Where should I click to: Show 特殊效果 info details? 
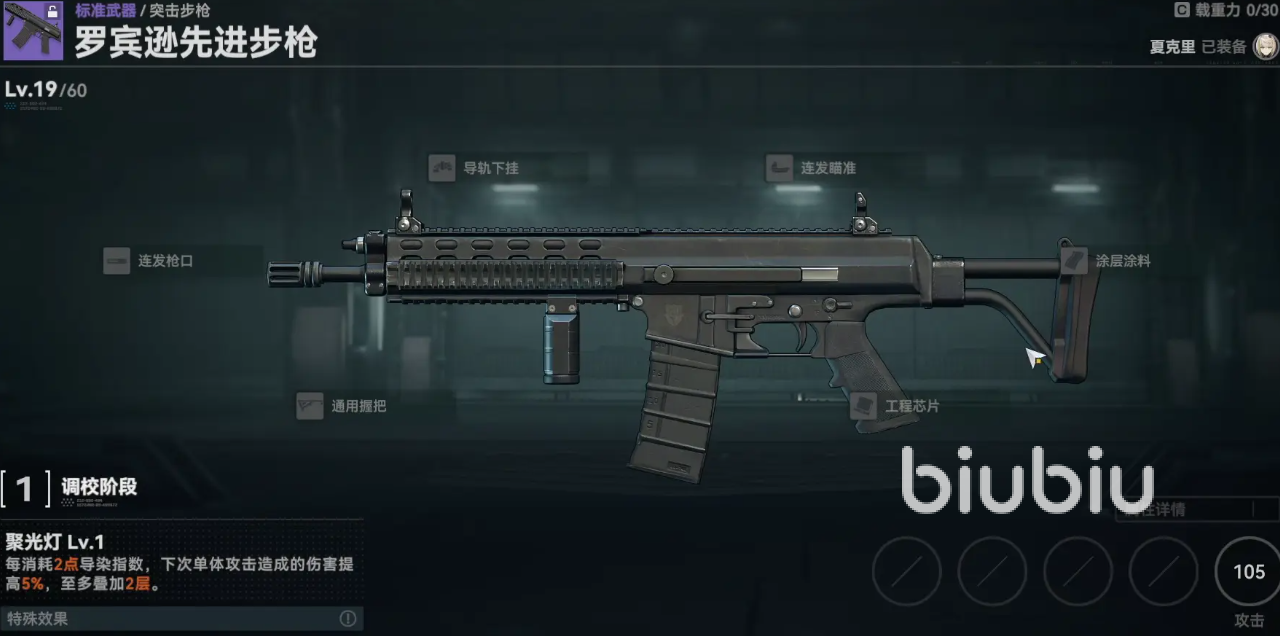(x=348, y=618)
